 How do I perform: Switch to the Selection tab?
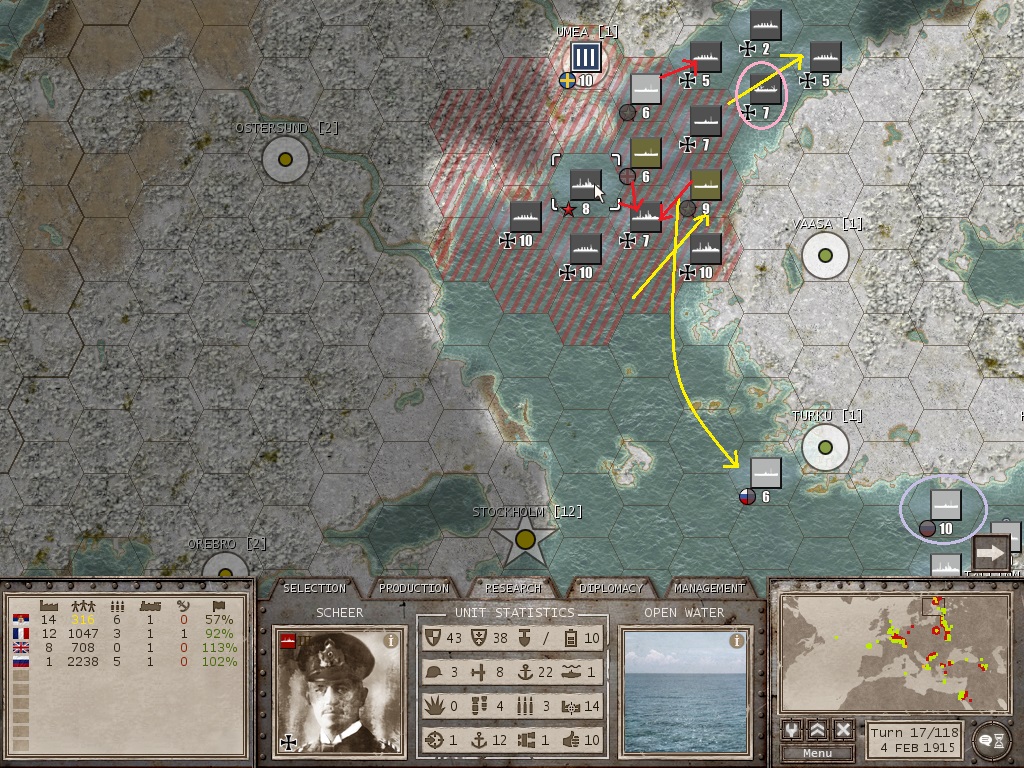tap(314, 588)
